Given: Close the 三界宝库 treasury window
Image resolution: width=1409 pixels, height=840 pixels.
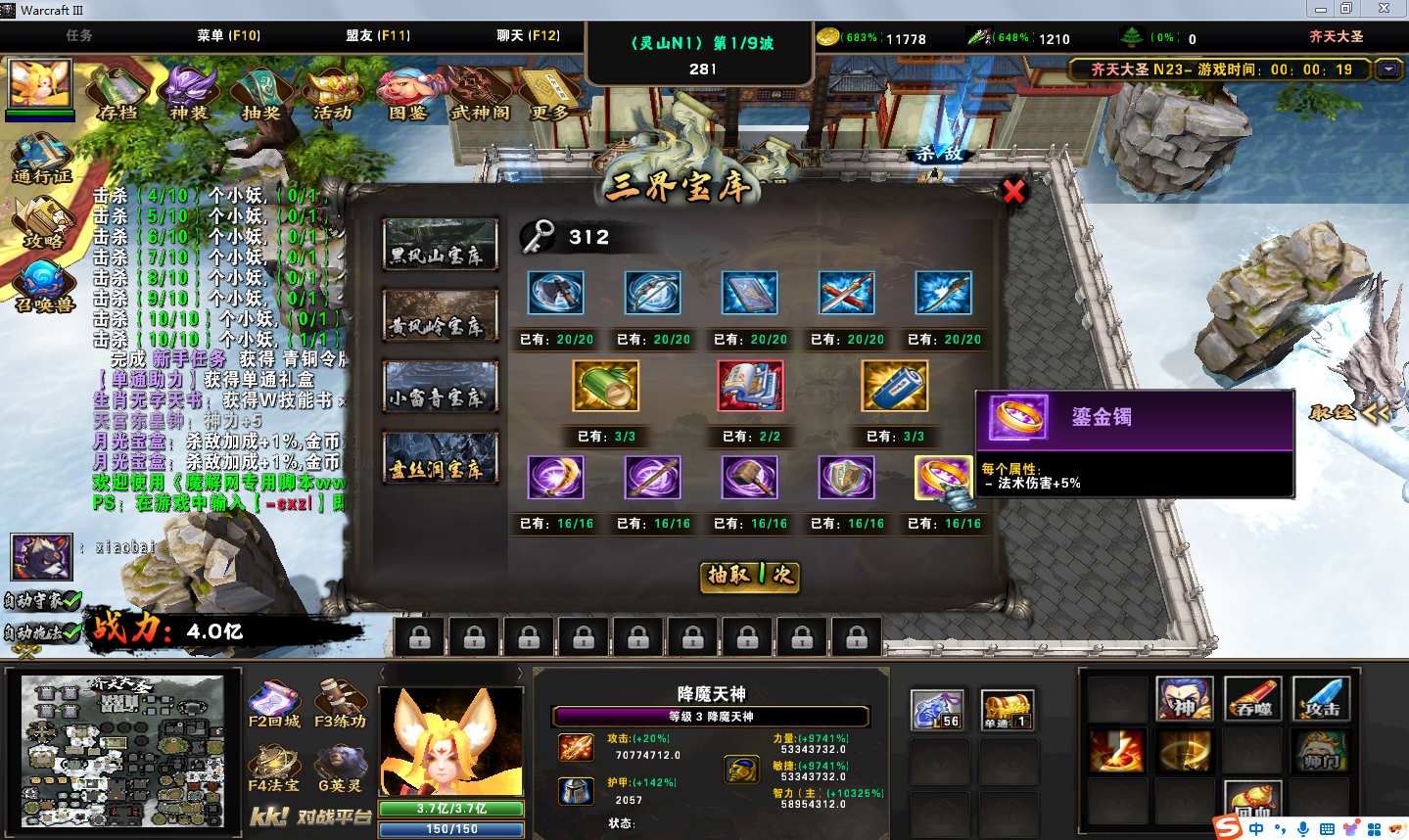Looking at the screenshot, I should click(x=1013, y=191).
